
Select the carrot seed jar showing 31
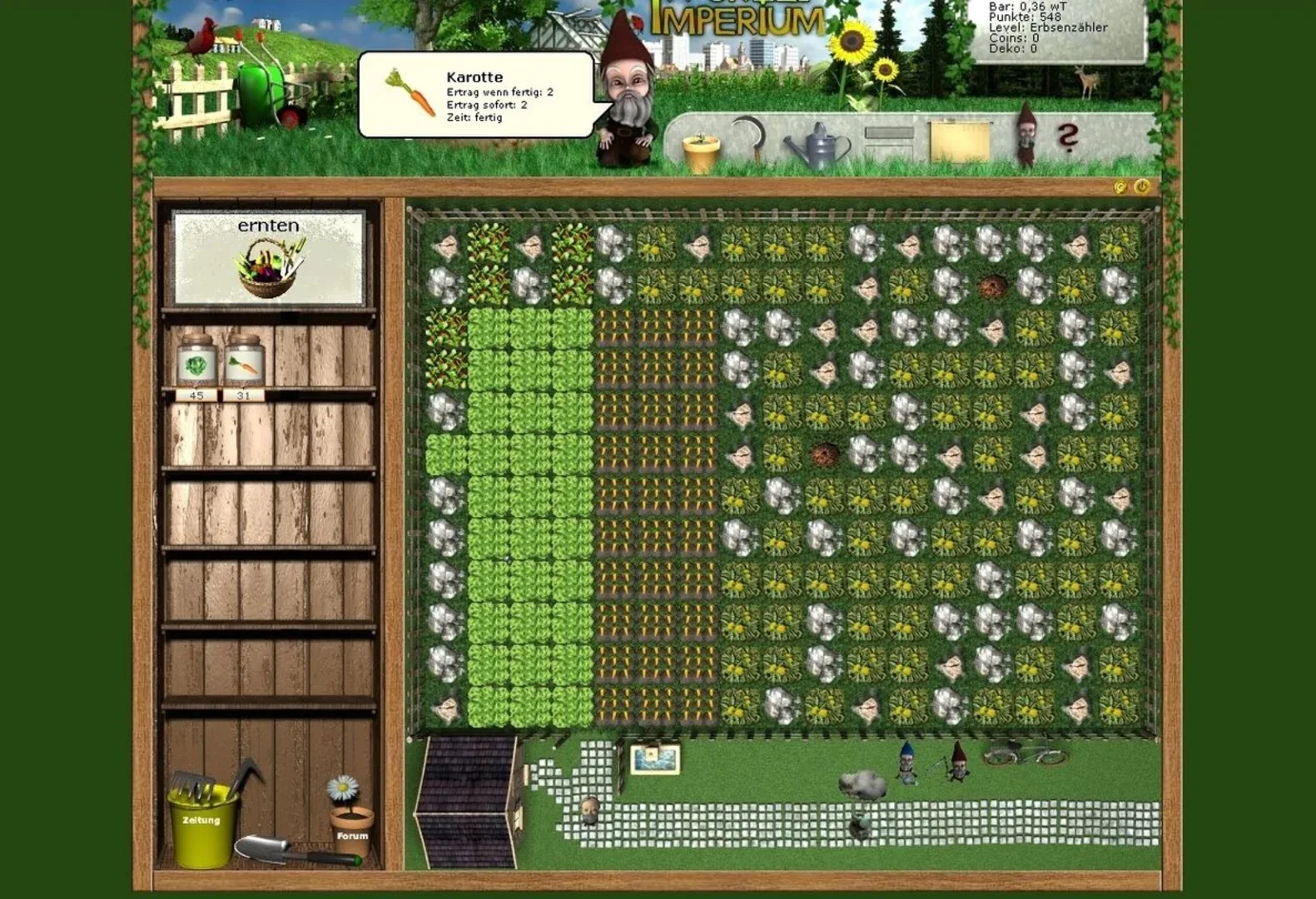coord(244,362)
